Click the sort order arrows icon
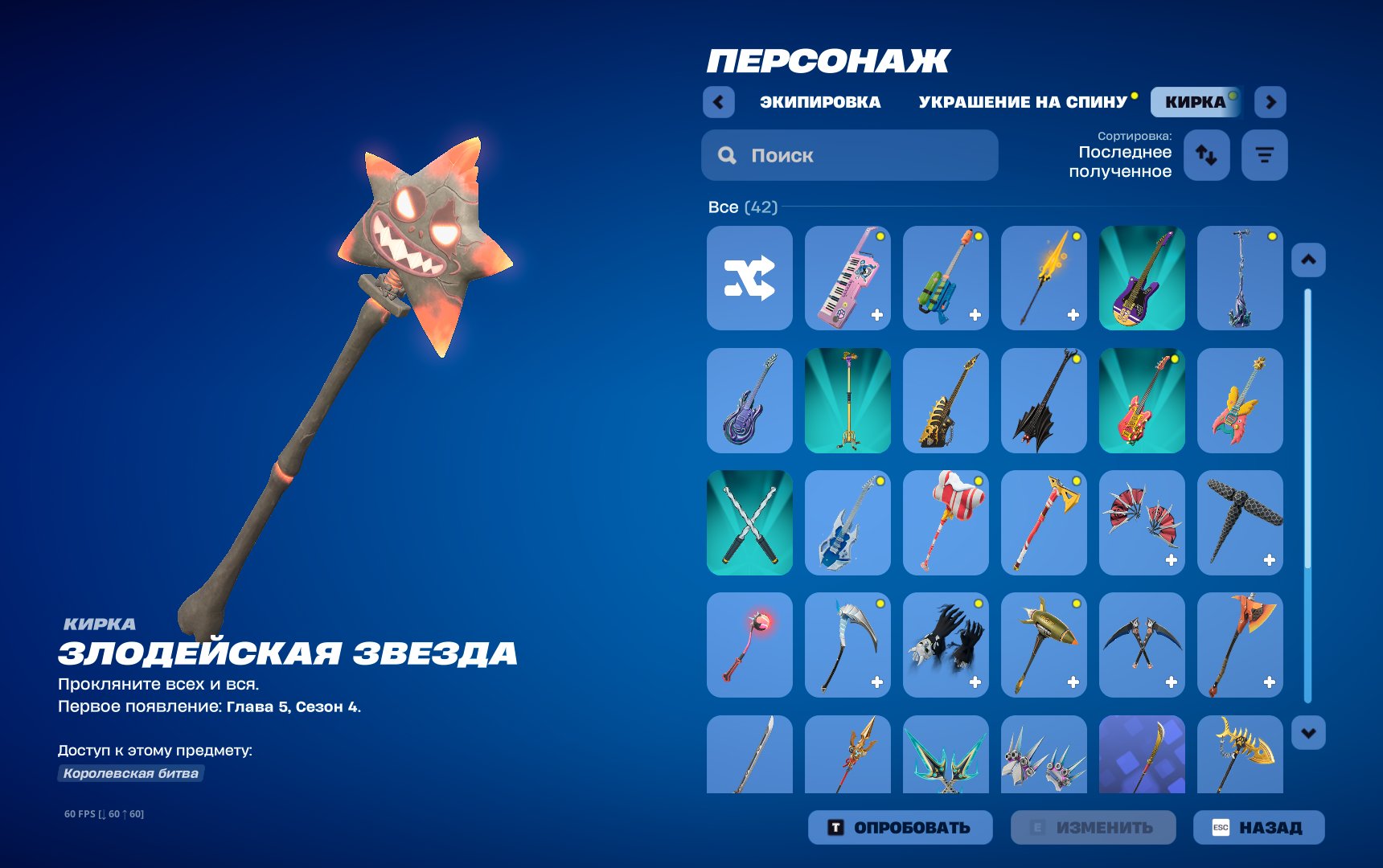Viewport: 1383px width, 868px height. pyautogui.click(x=1206, y=155)
